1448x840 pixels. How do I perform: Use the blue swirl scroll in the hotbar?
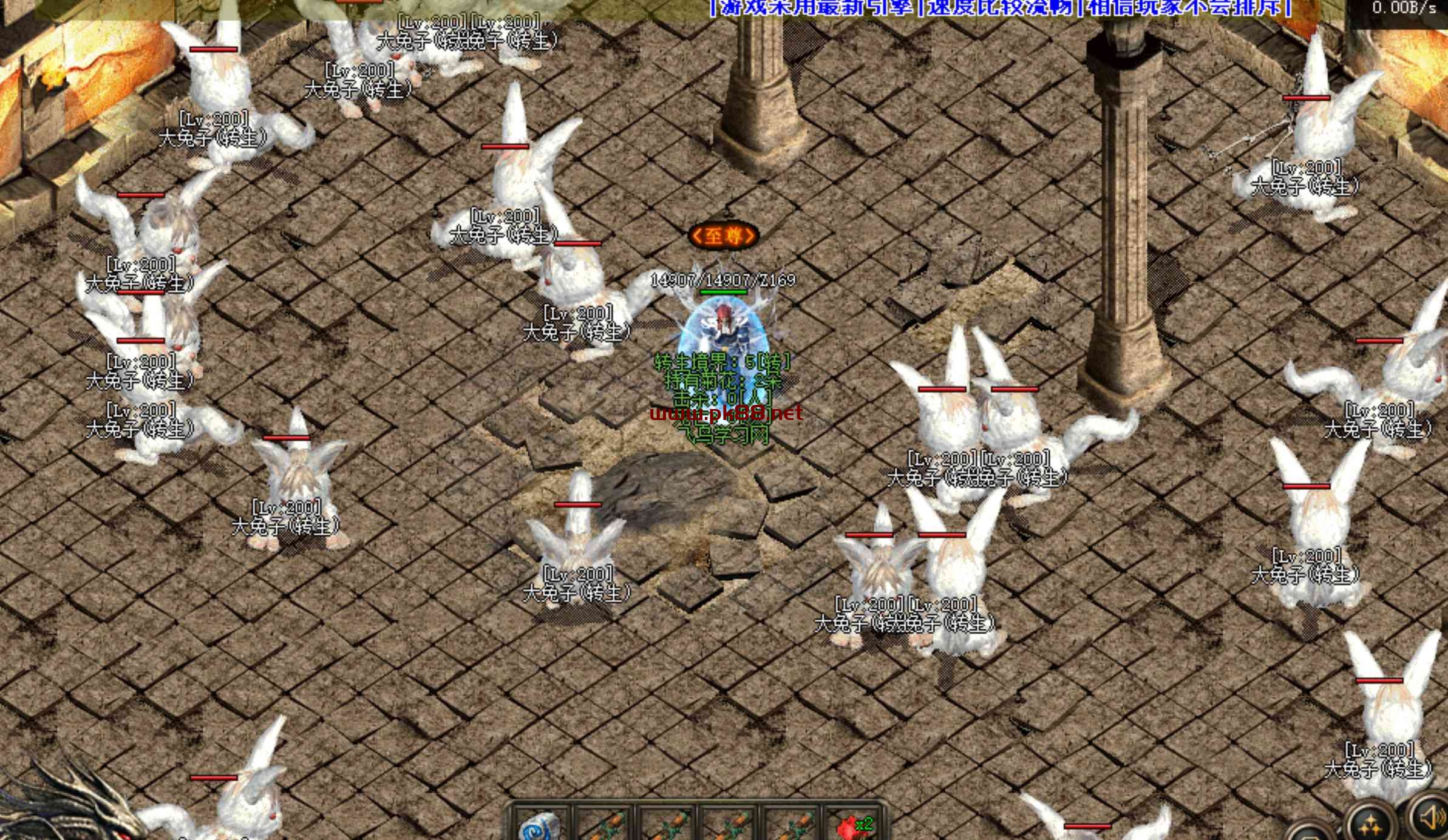click(539, 826)
